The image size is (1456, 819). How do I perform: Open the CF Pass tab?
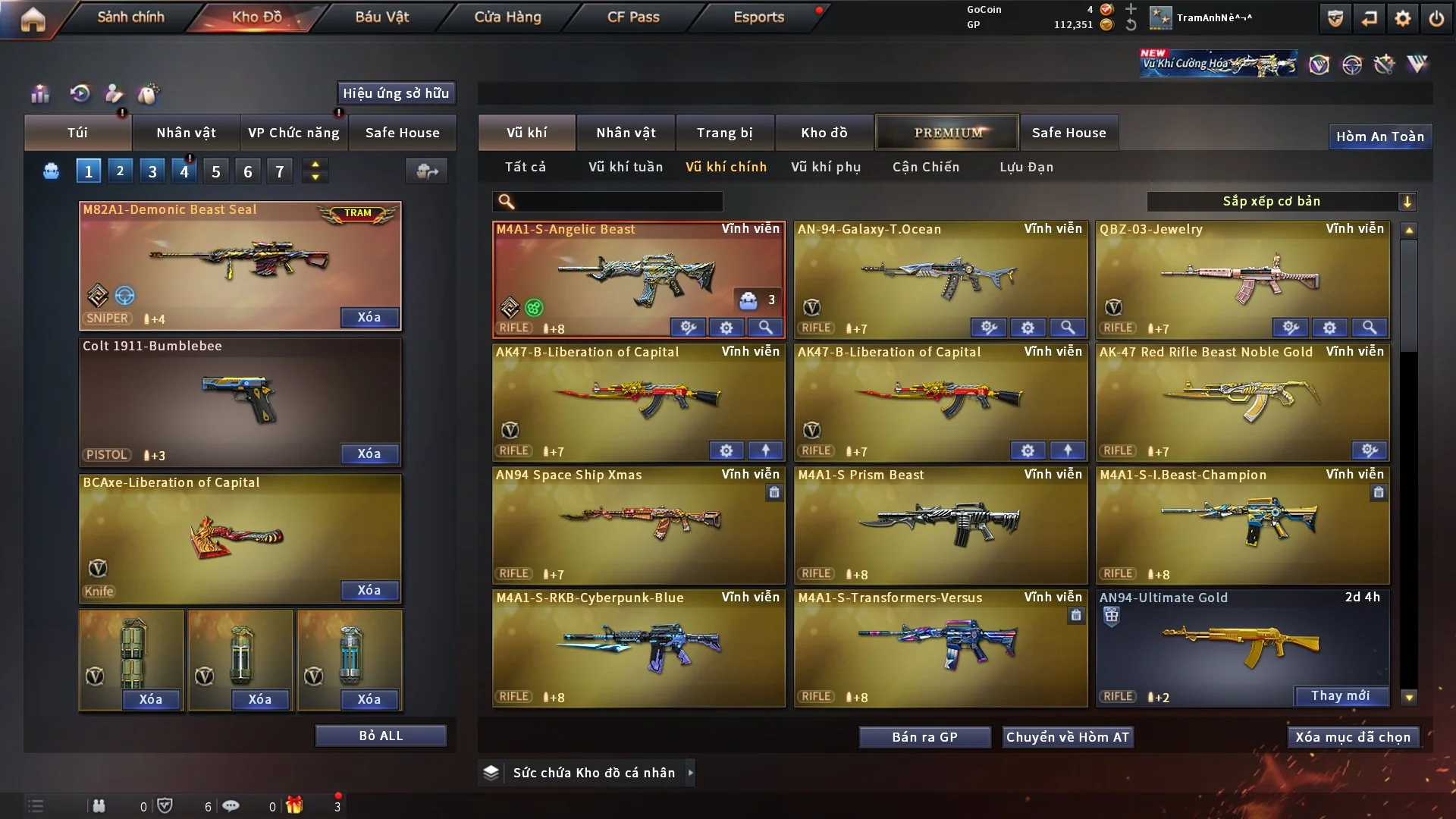(633, 17)
